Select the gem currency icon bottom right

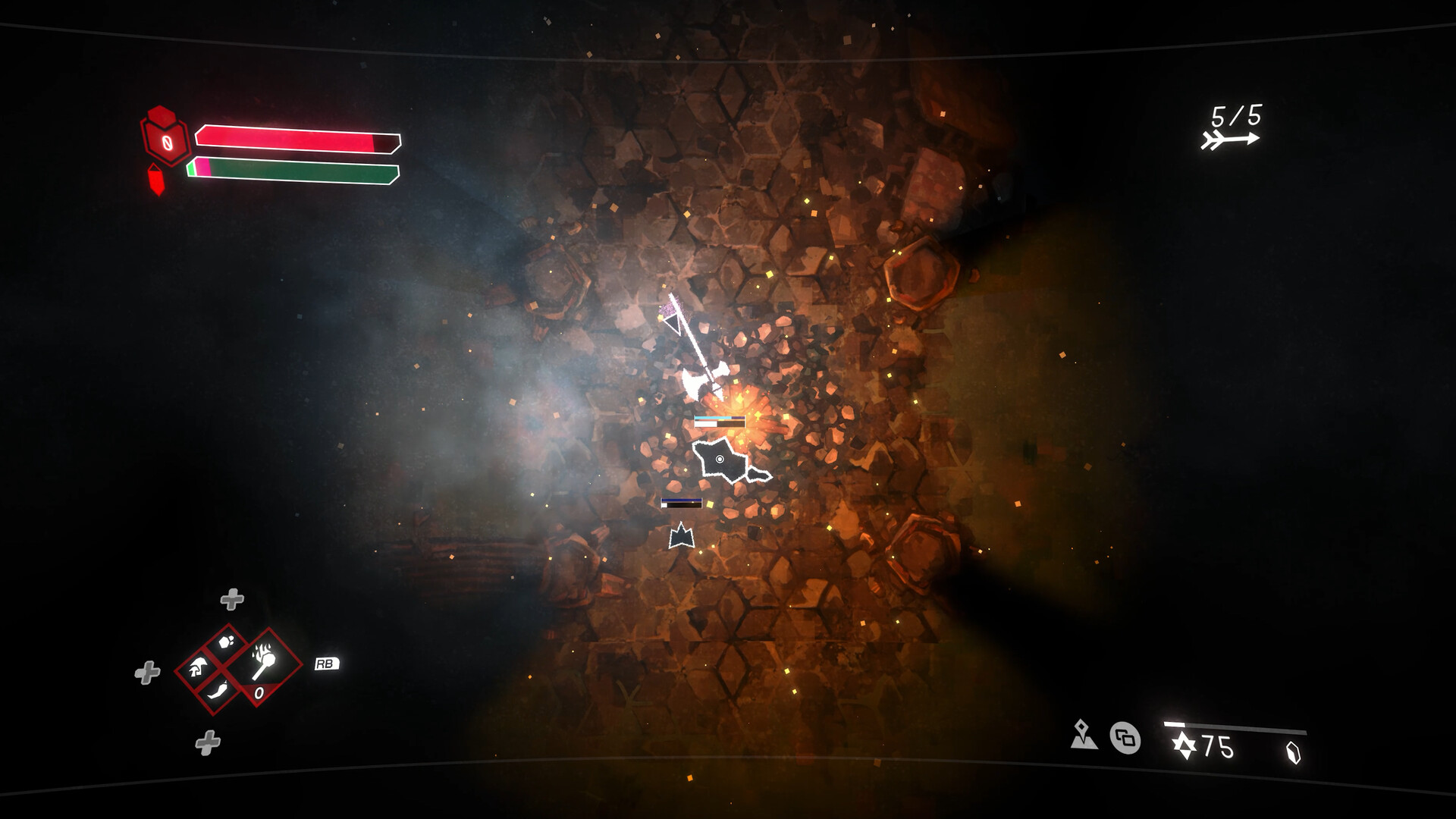(1294, 749)
